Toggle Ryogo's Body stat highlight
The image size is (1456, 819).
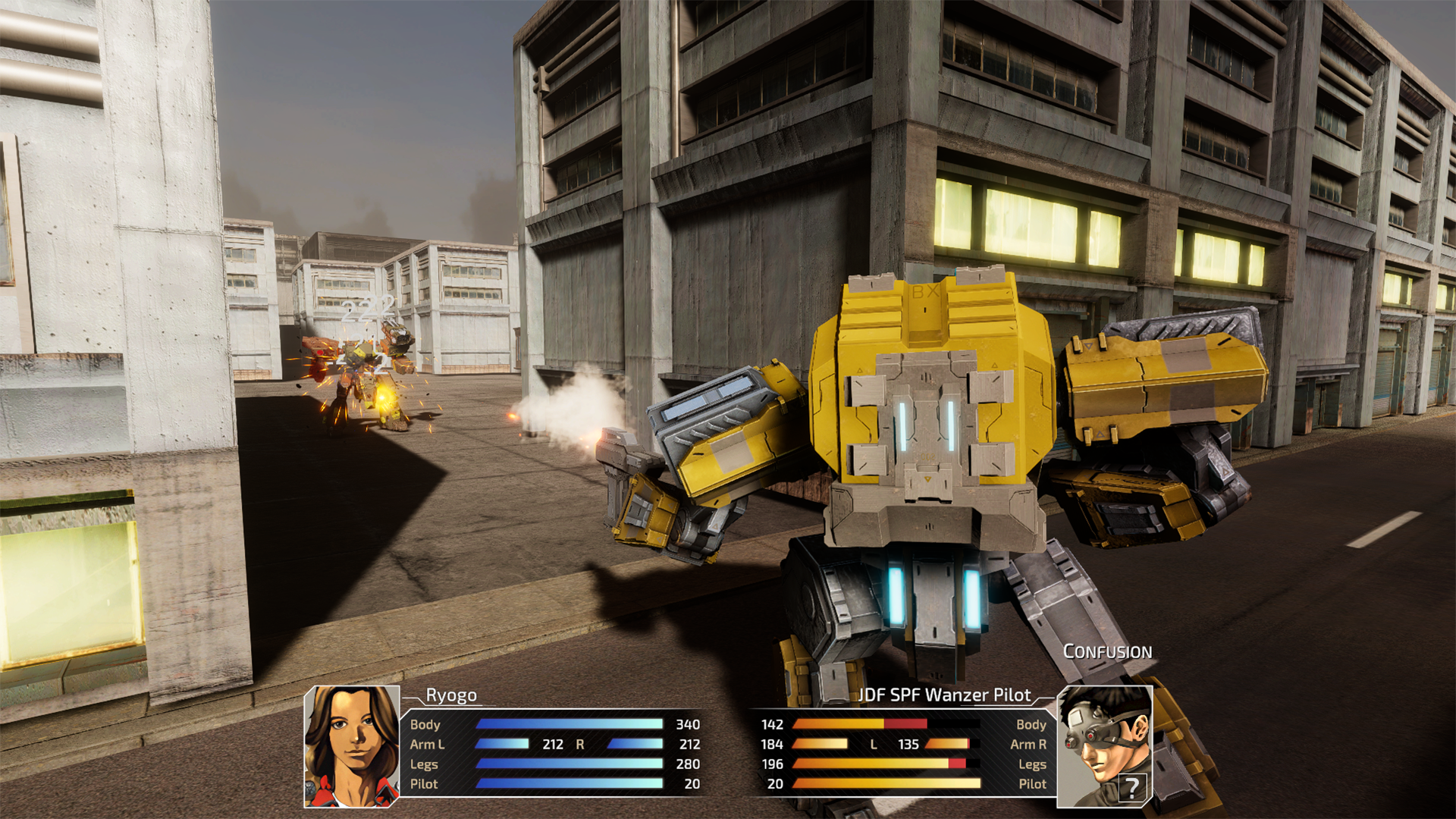coord(426,724)
